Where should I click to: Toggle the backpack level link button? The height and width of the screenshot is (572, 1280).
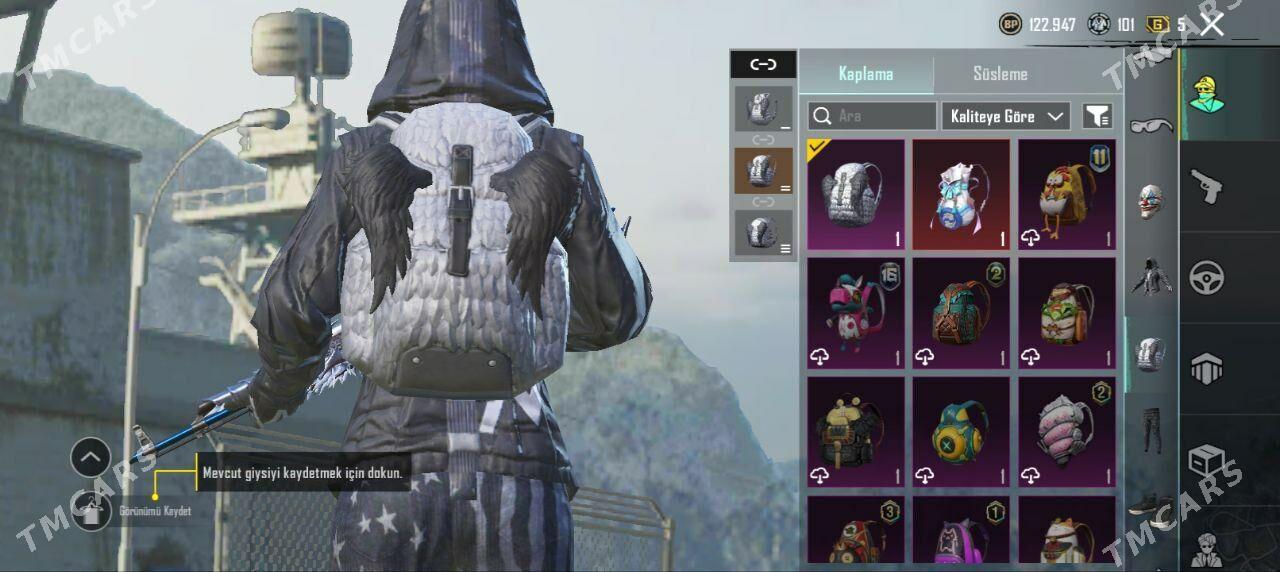pos(763,65)
